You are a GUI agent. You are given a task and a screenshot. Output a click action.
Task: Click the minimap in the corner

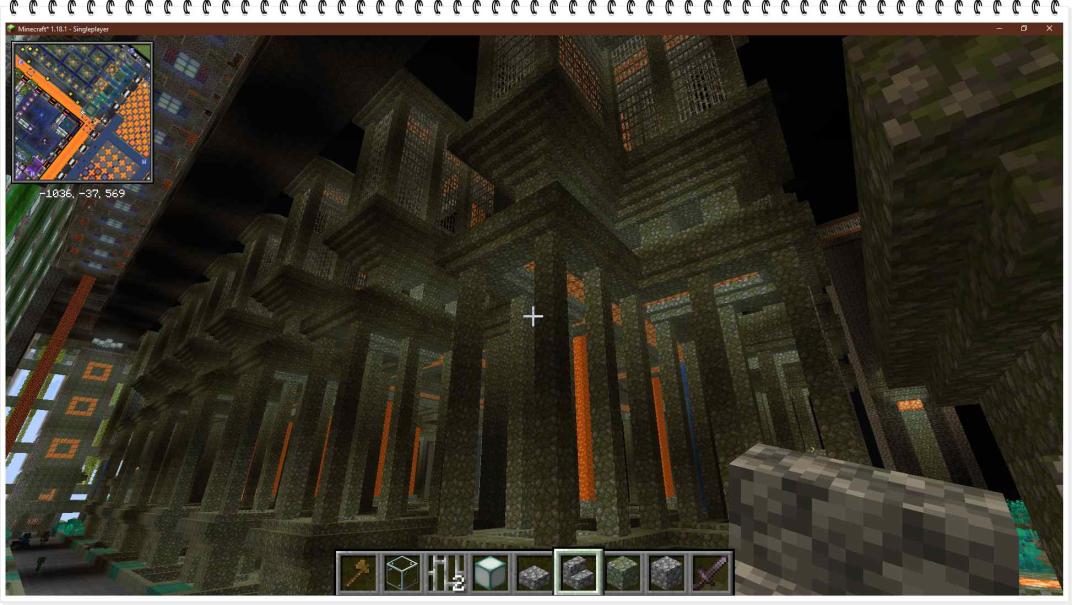point(83,112)
